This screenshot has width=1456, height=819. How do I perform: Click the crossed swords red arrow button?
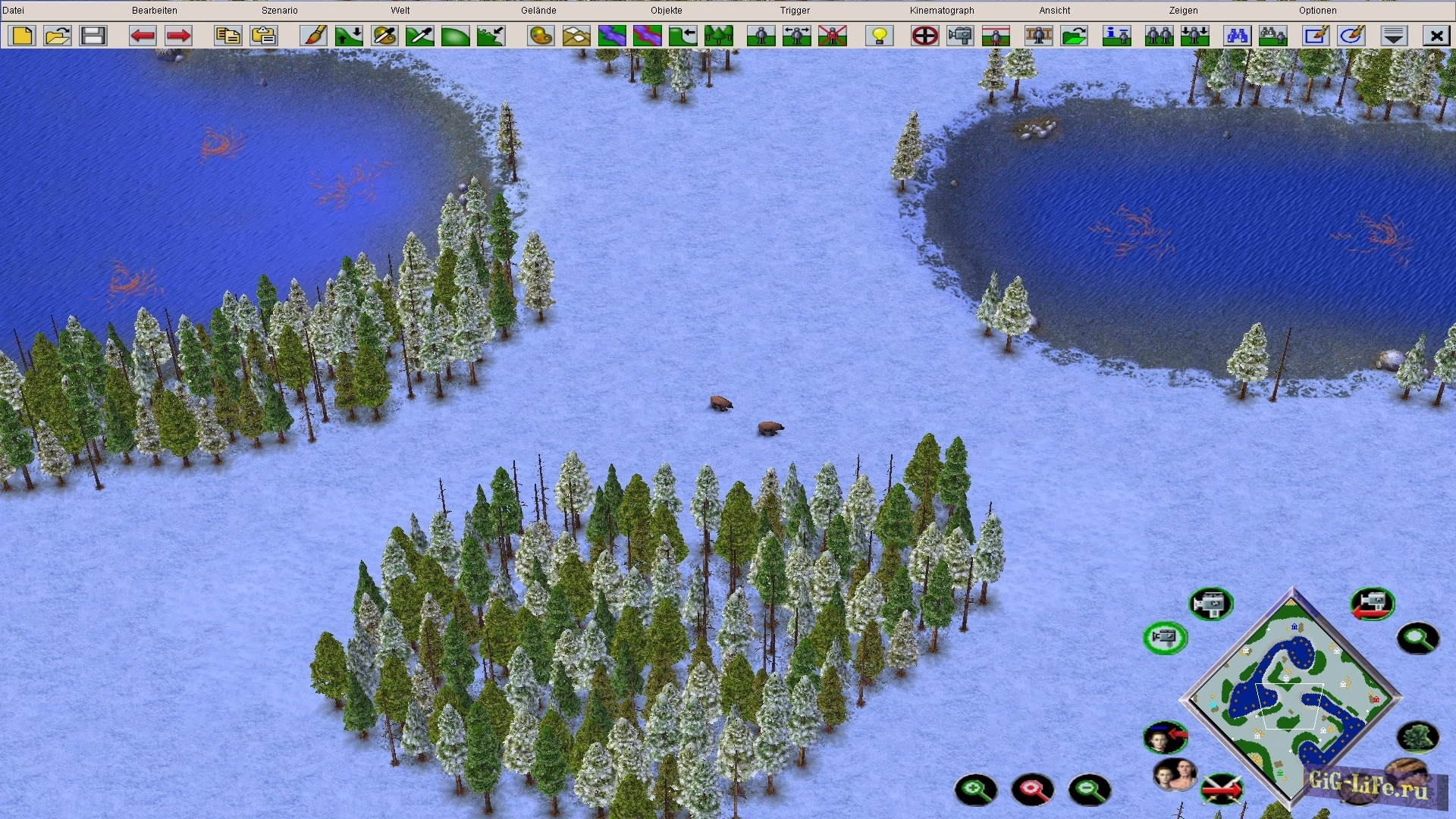point(1222,789)
